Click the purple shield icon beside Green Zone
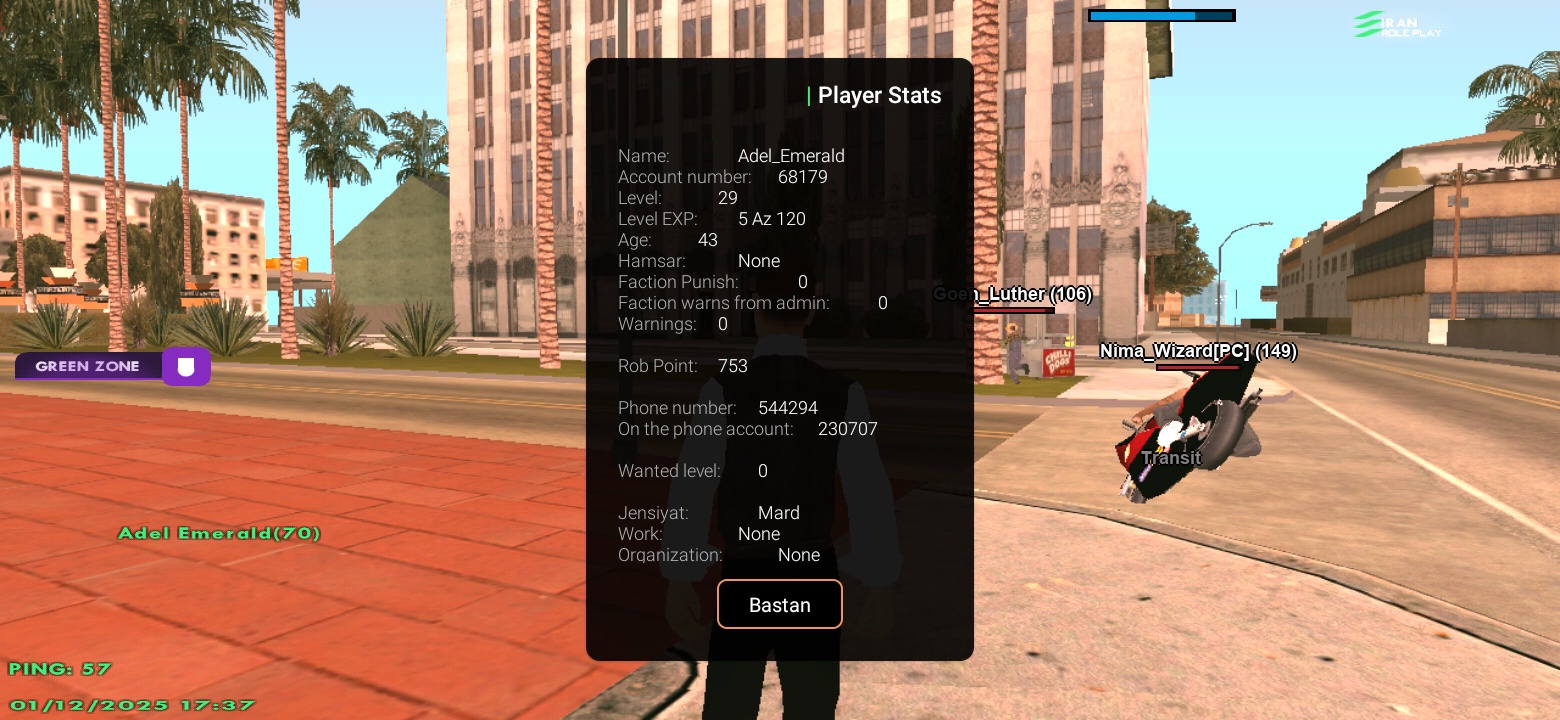The image size is (1560, 720). click(186, 366)
